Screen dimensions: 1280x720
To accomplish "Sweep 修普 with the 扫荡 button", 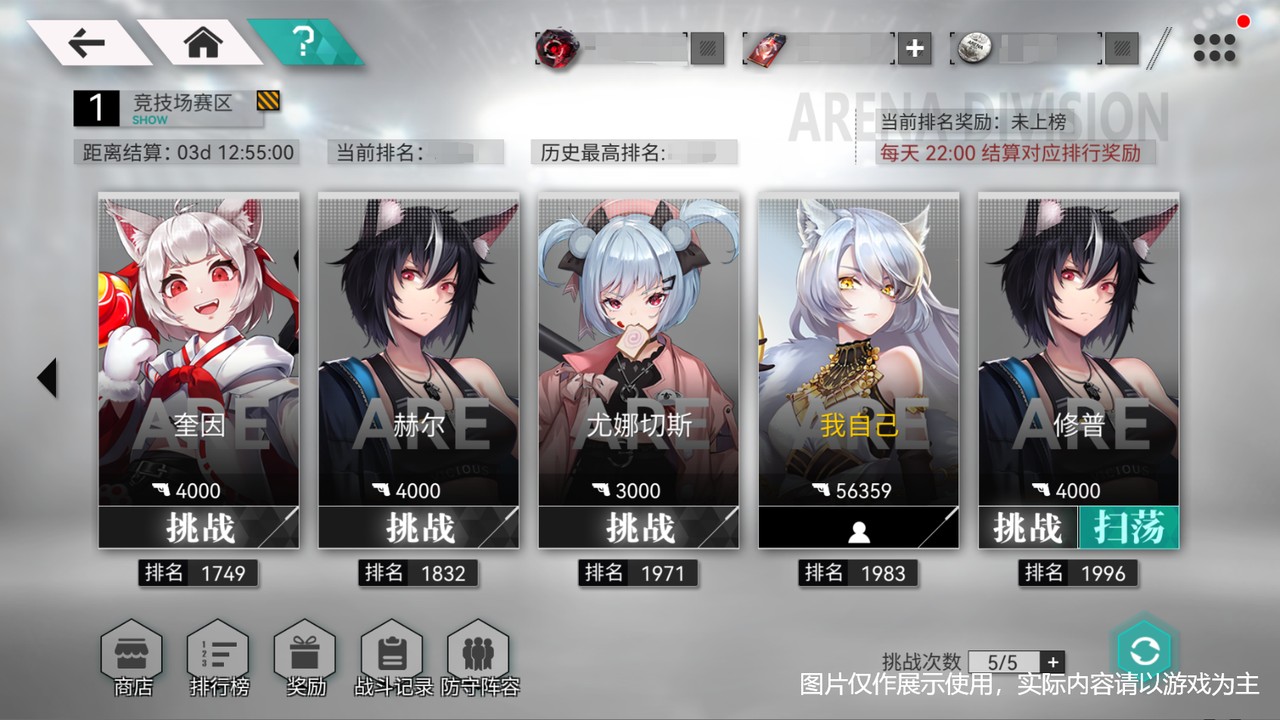I will click(x=1129, y=527).
